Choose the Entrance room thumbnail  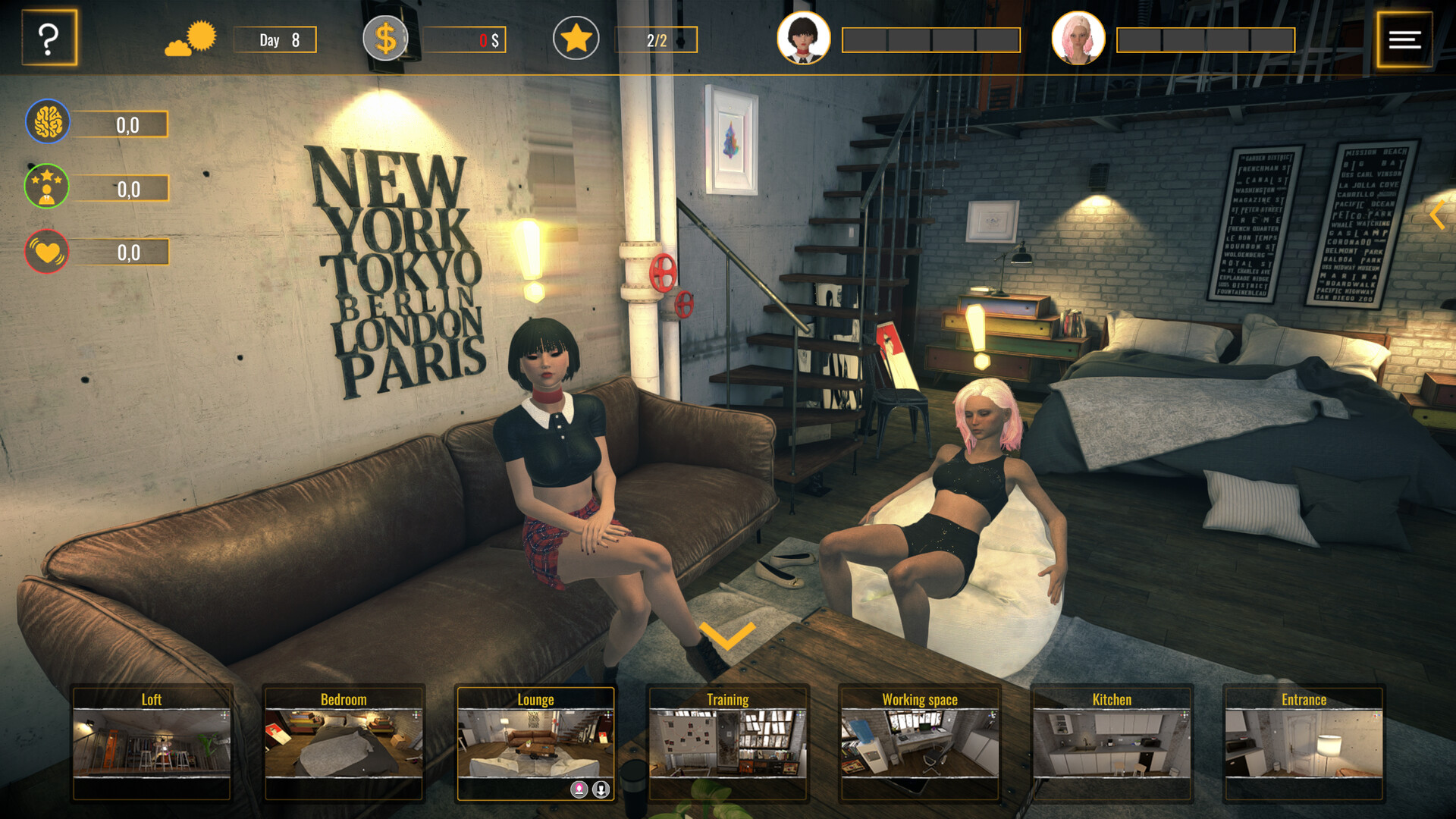(x=1304, y=742)
